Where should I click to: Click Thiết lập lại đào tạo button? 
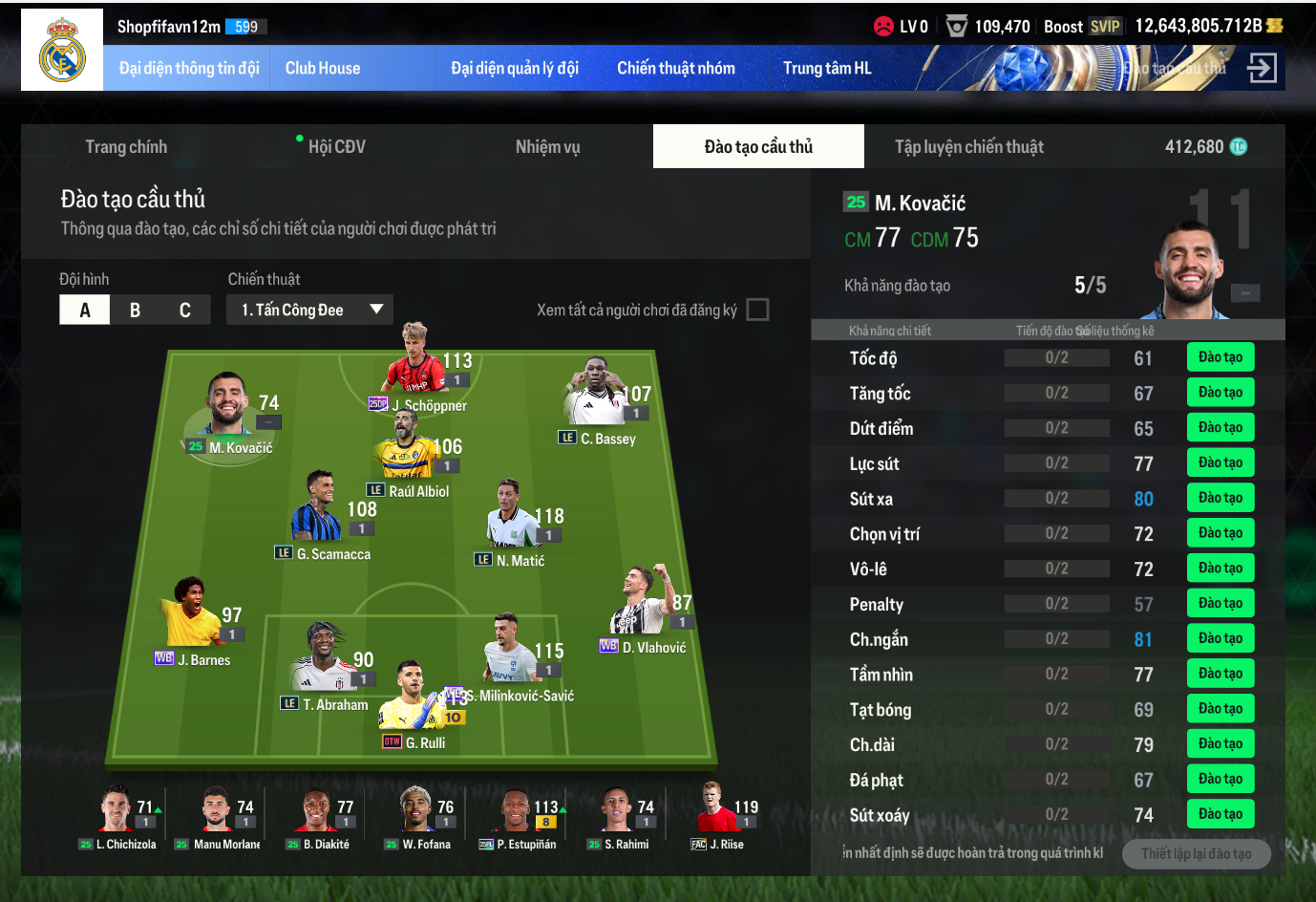tap(1196, 853)
